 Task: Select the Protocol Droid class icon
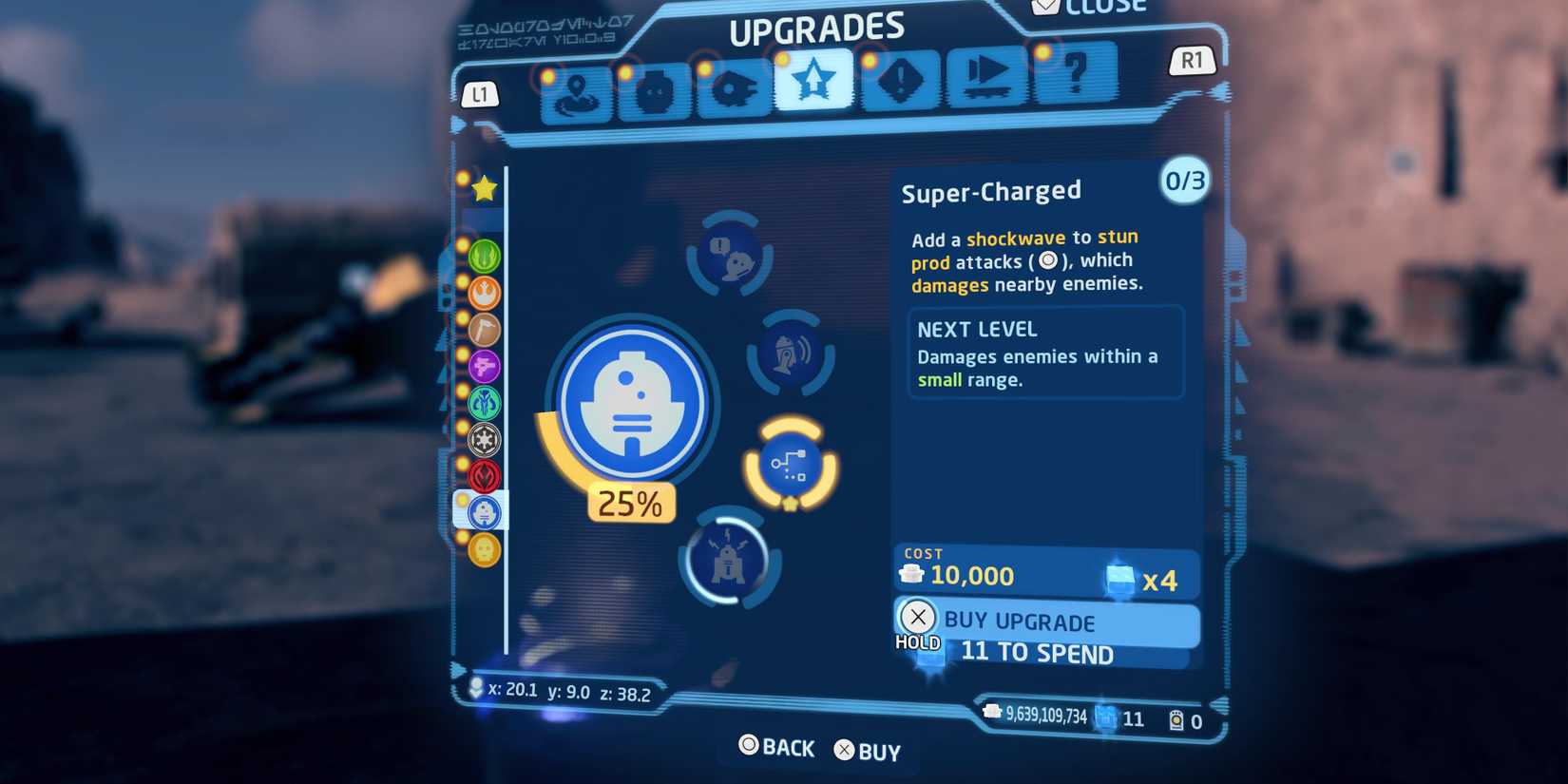(x=485, y=549)
